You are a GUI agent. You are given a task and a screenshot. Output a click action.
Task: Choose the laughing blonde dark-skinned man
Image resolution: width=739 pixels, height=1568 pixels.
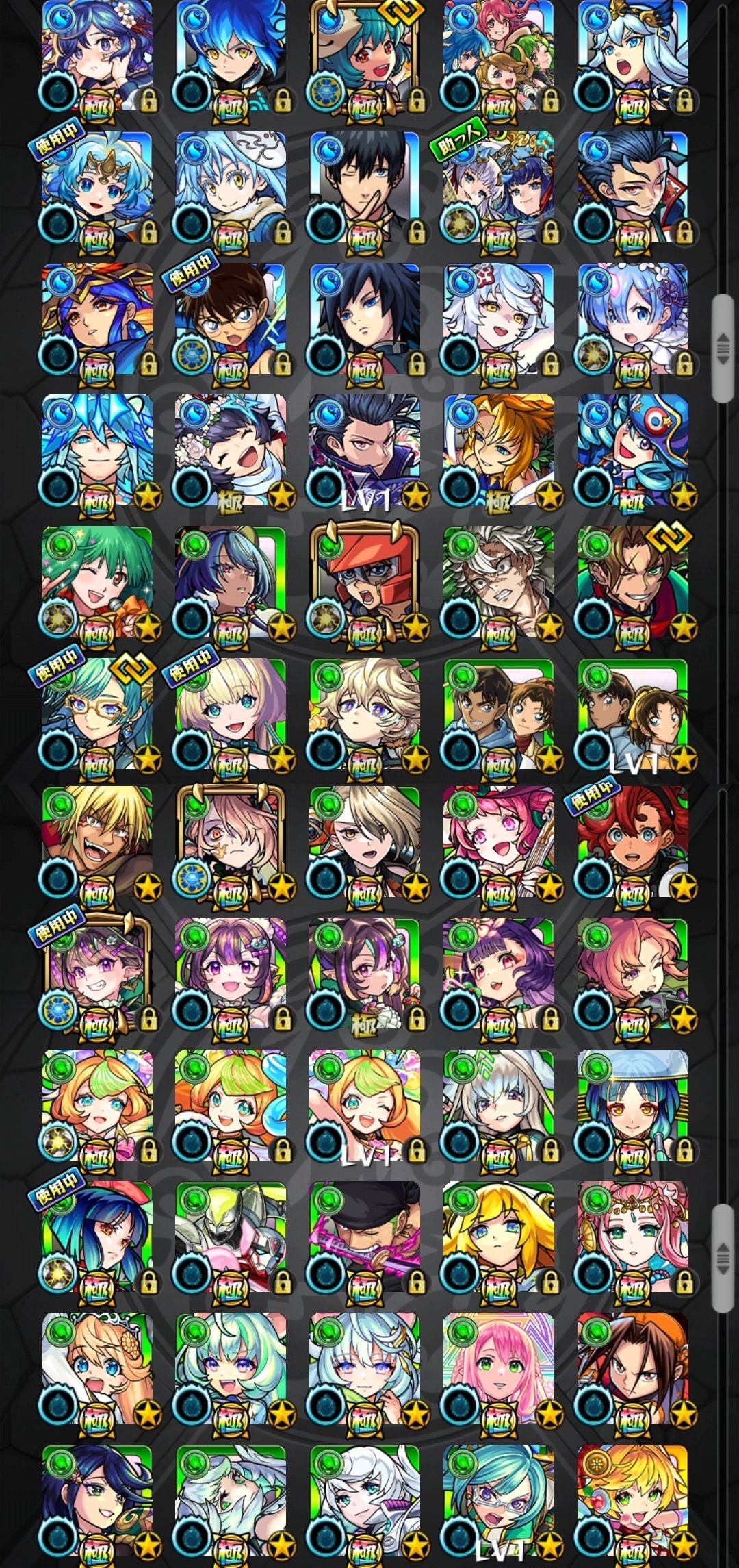point(96,846)
